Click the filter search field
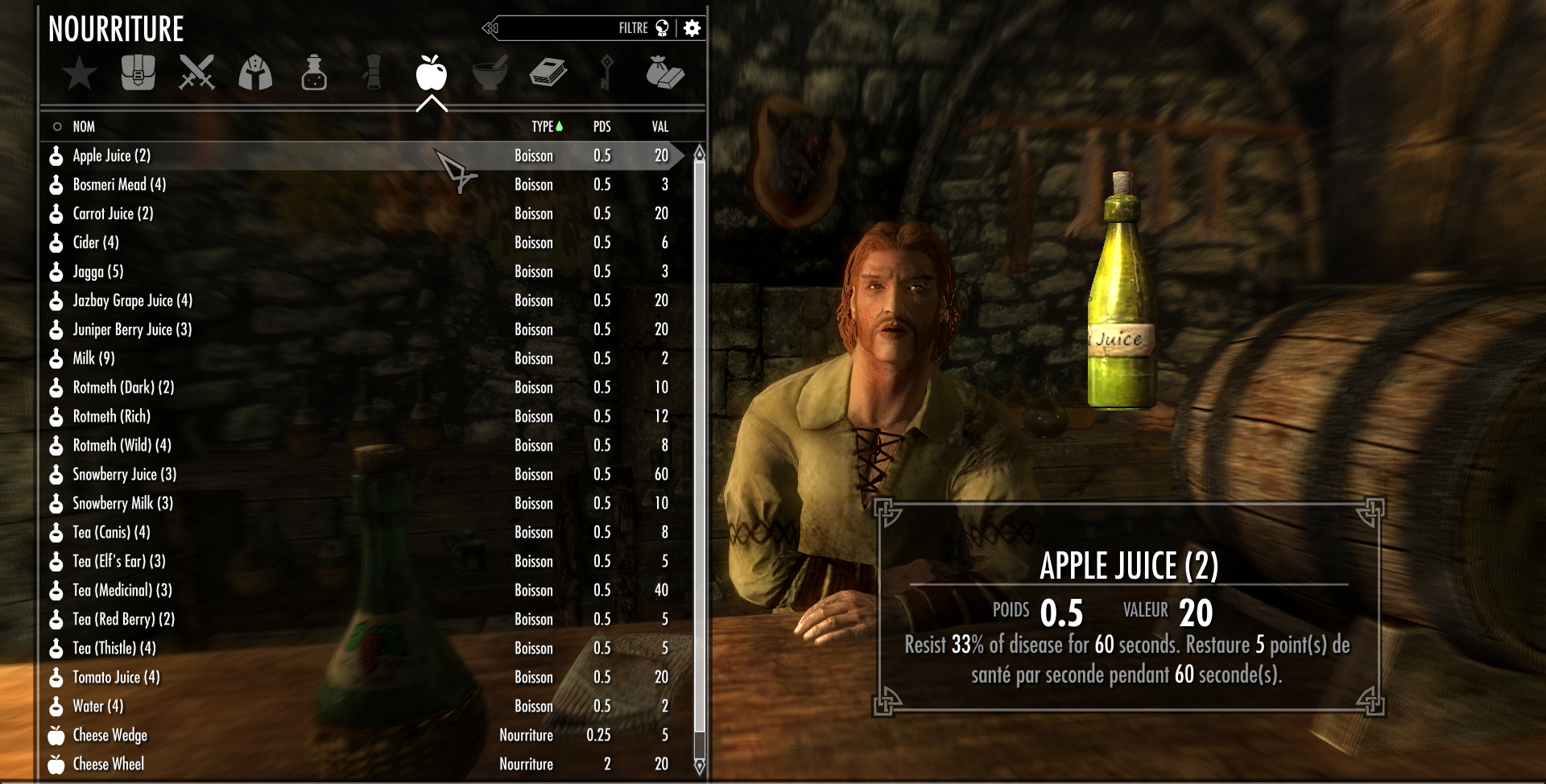The width and height of the screenshot is (1546, 784). (564, 28)
